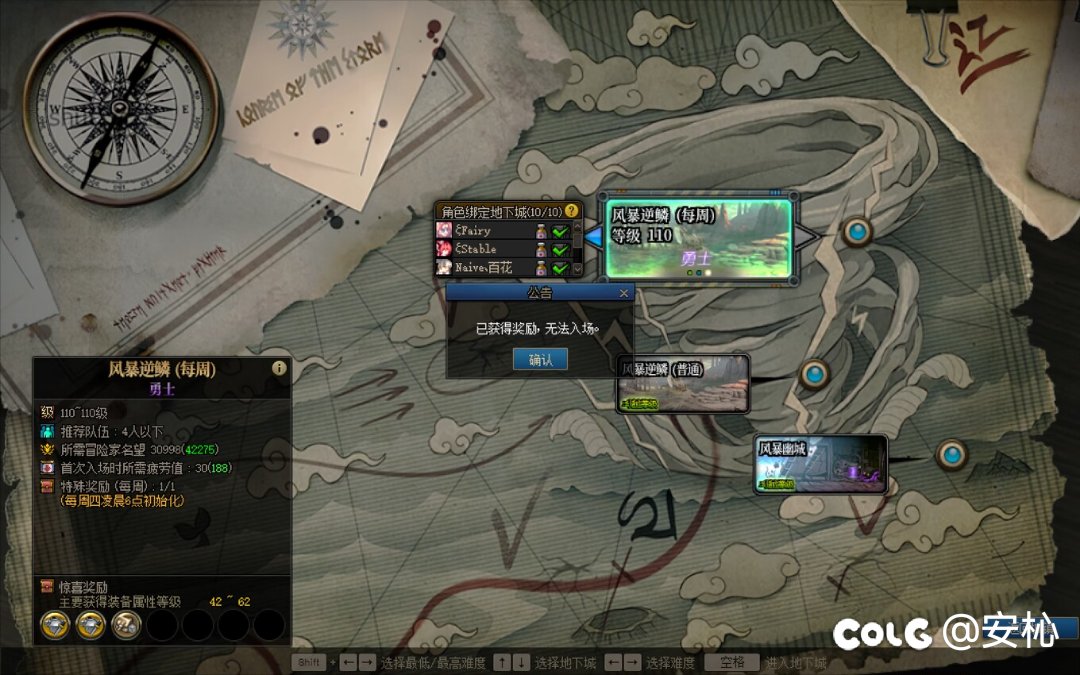
Task: Toggle the green checkmark for ξFairy
Action: pyautogui.click(x=560, y=231)
